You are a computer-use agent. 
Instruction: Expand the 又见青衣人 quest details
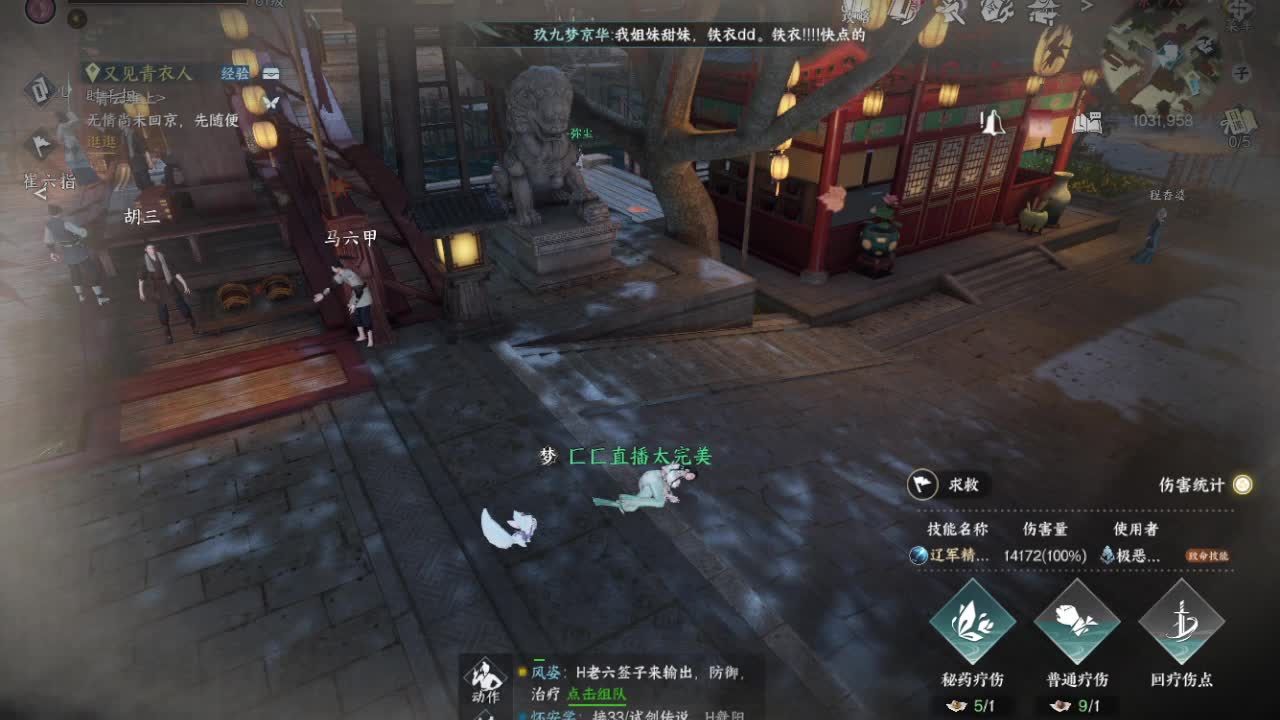point(145,73)
